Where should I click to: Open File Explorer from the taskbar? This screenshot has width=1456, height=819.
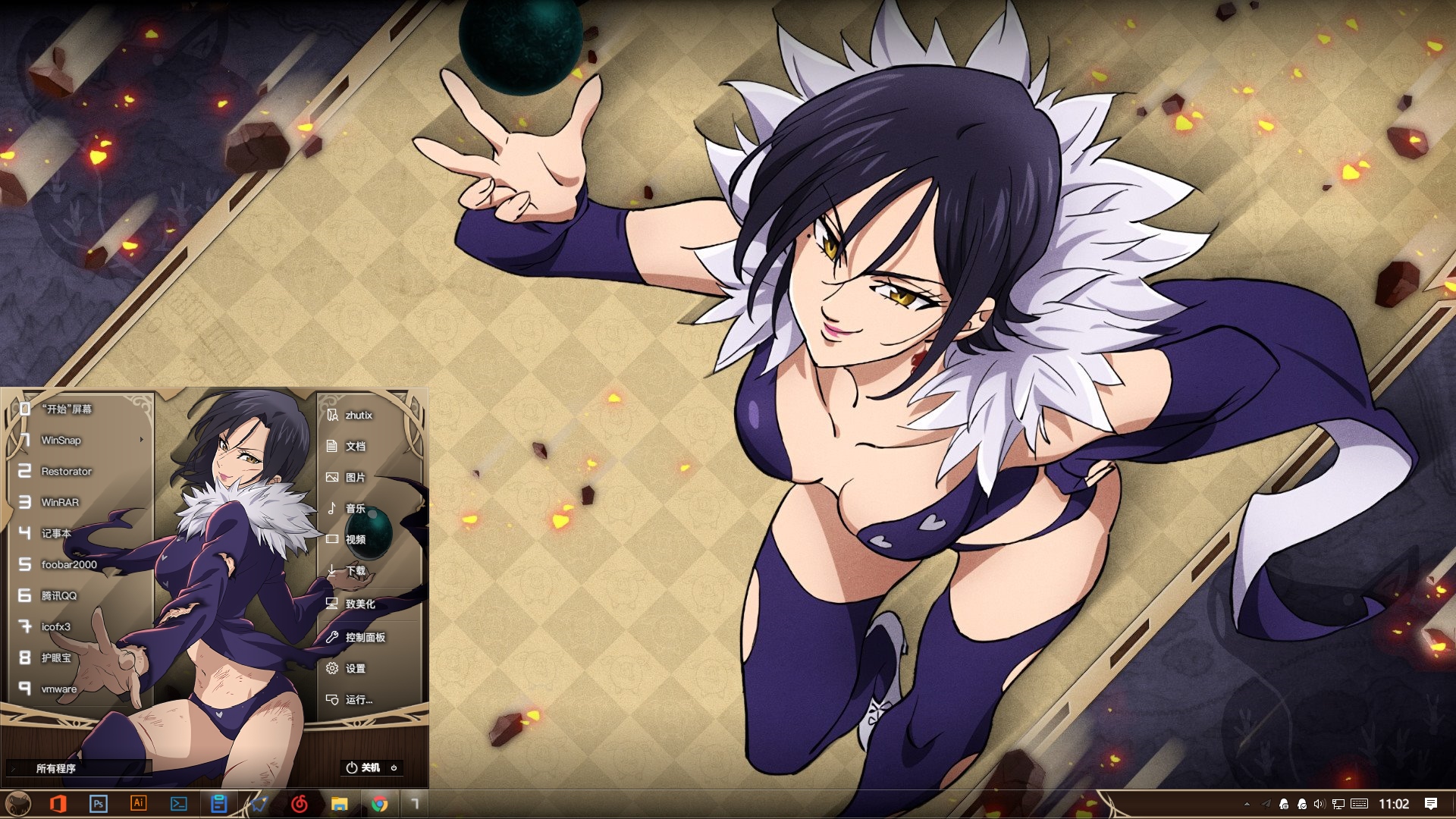pos(339,804)
